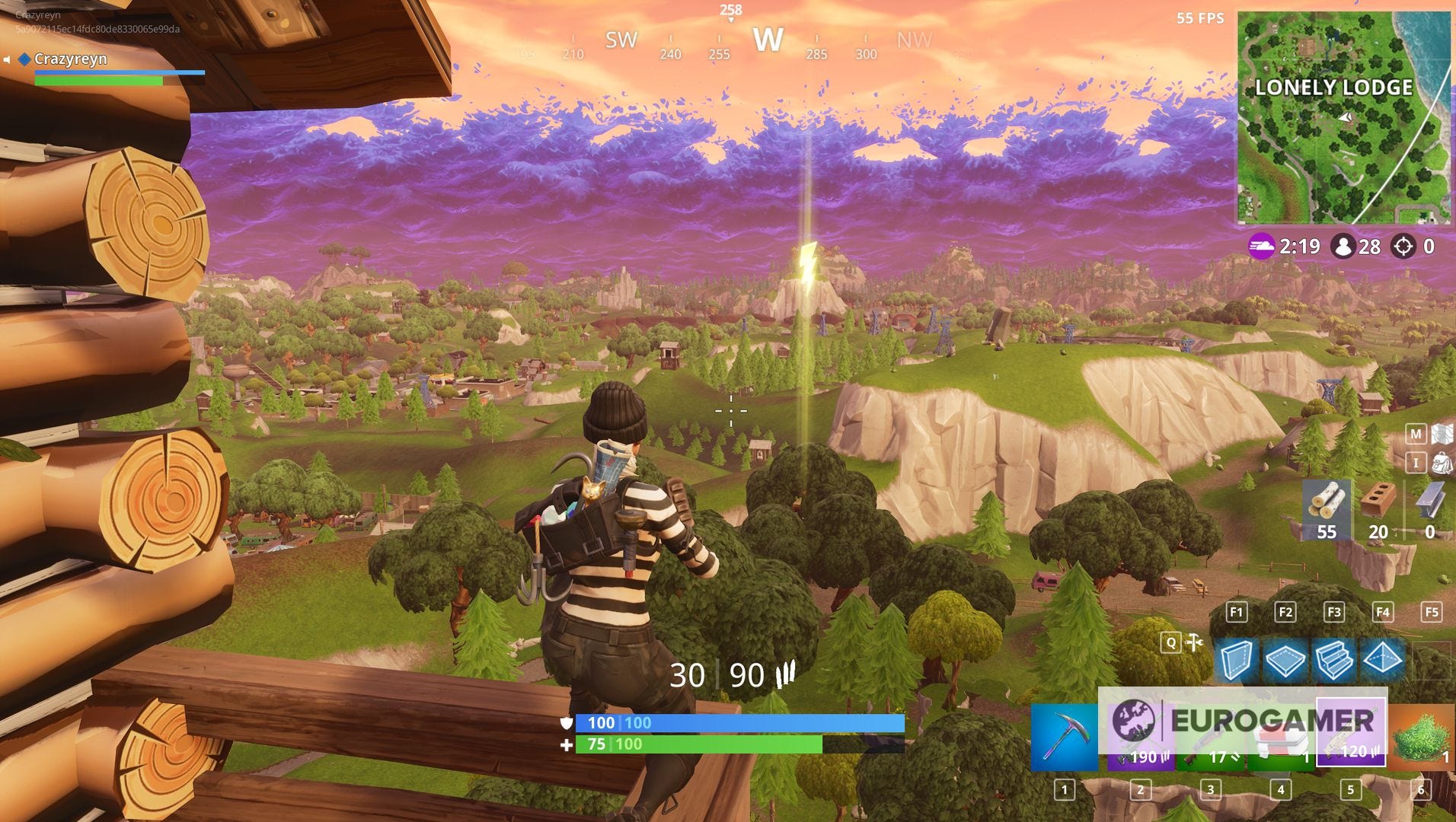The image size is (1456, 822).
Task: Select the pyramid roof build piece
Action: (x=1383, y=660)
